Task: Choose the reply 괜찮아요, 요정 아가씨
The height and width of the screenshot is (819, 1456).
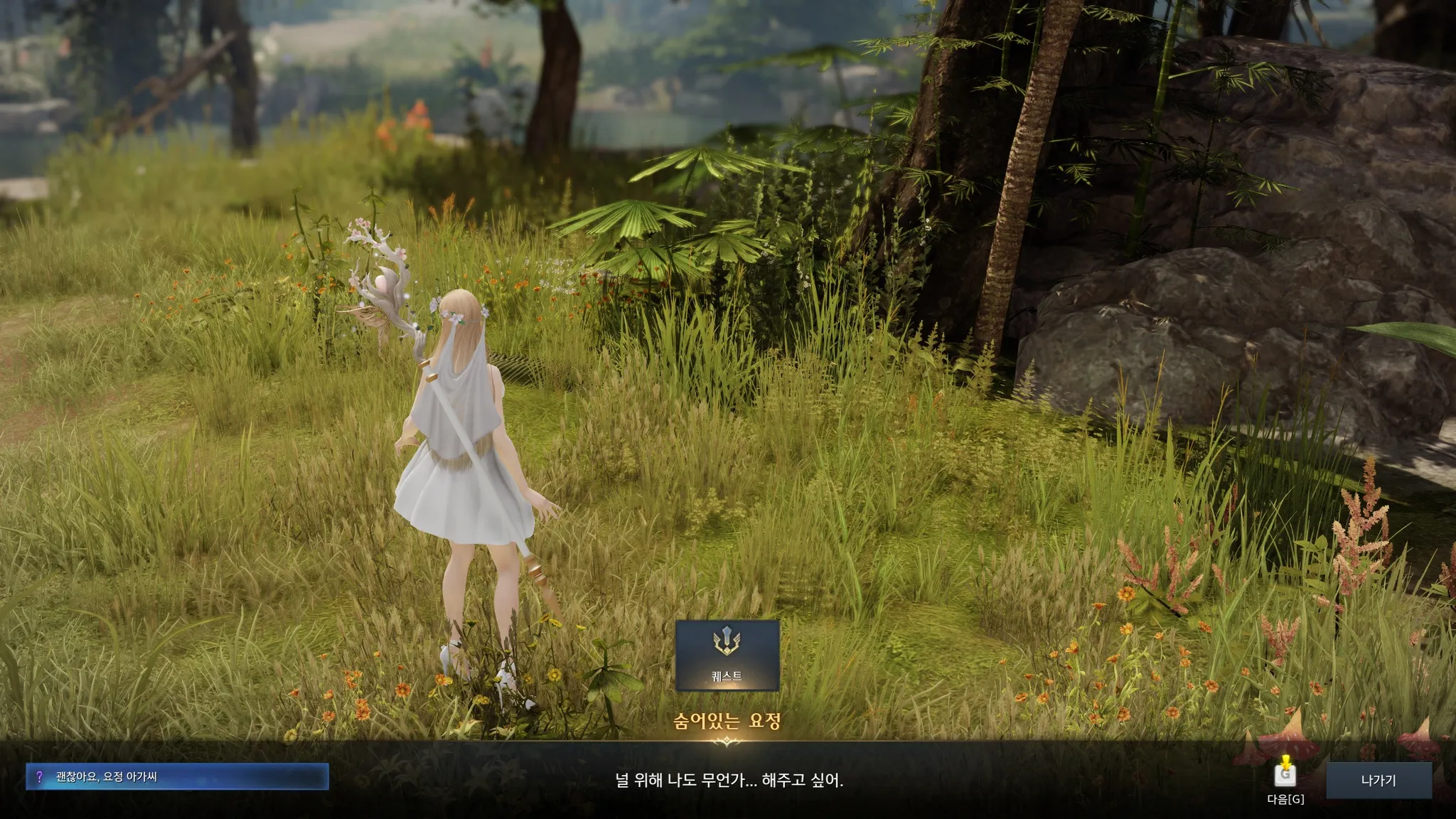Action: point(177,777)
